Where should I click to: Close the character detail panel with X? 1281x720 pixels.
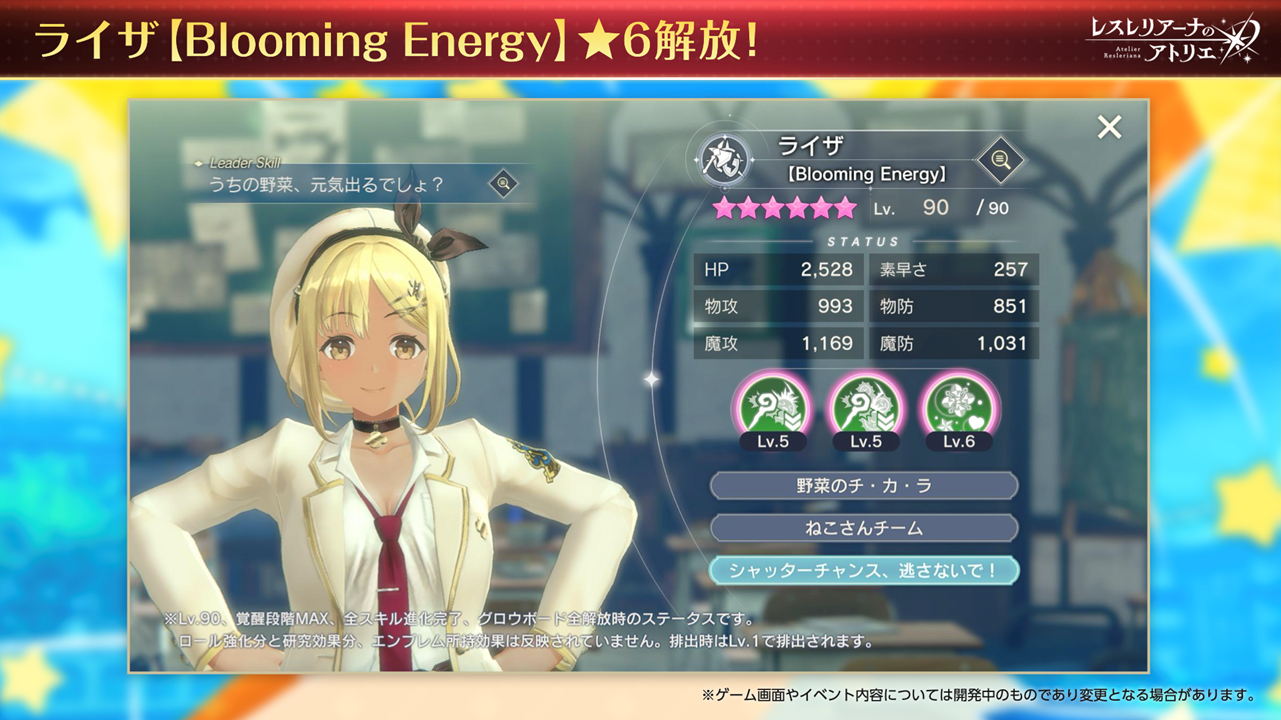pyautogui.click(x=1109, y=127)
